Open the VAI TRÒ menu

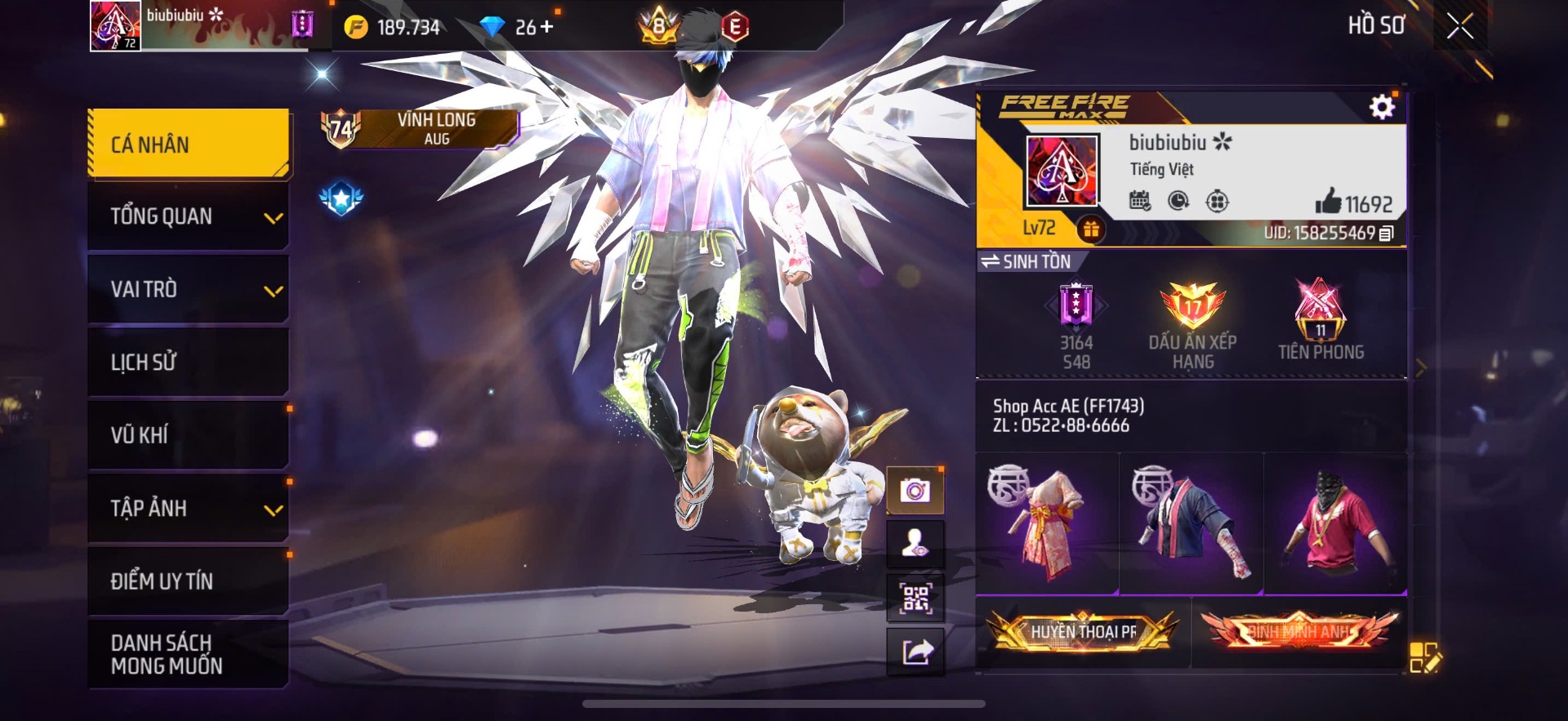point(188,289)
